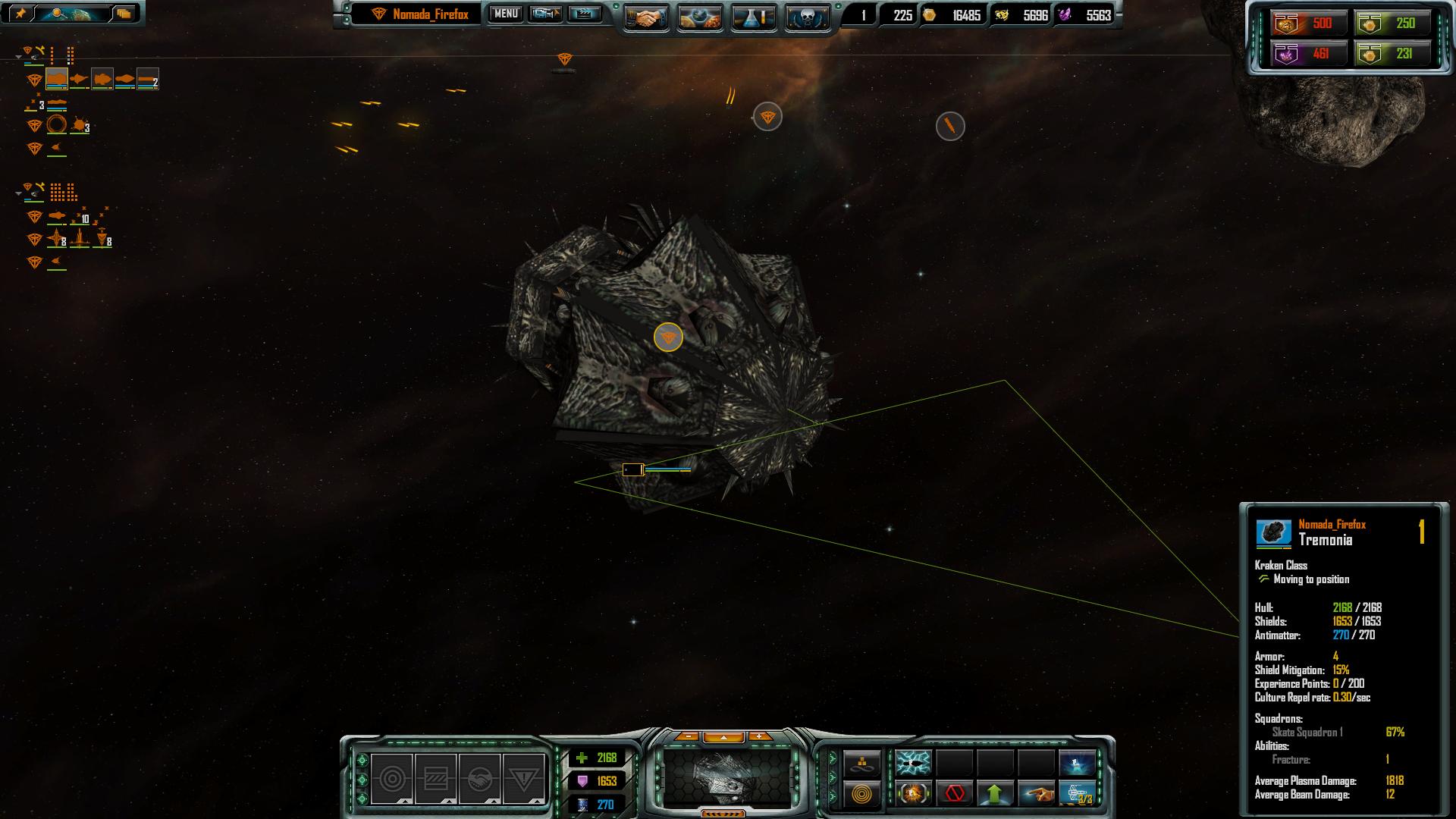Screen dimensions: 1456x819
Task: Click the stacked cards icon
Action: click(124, 14)
